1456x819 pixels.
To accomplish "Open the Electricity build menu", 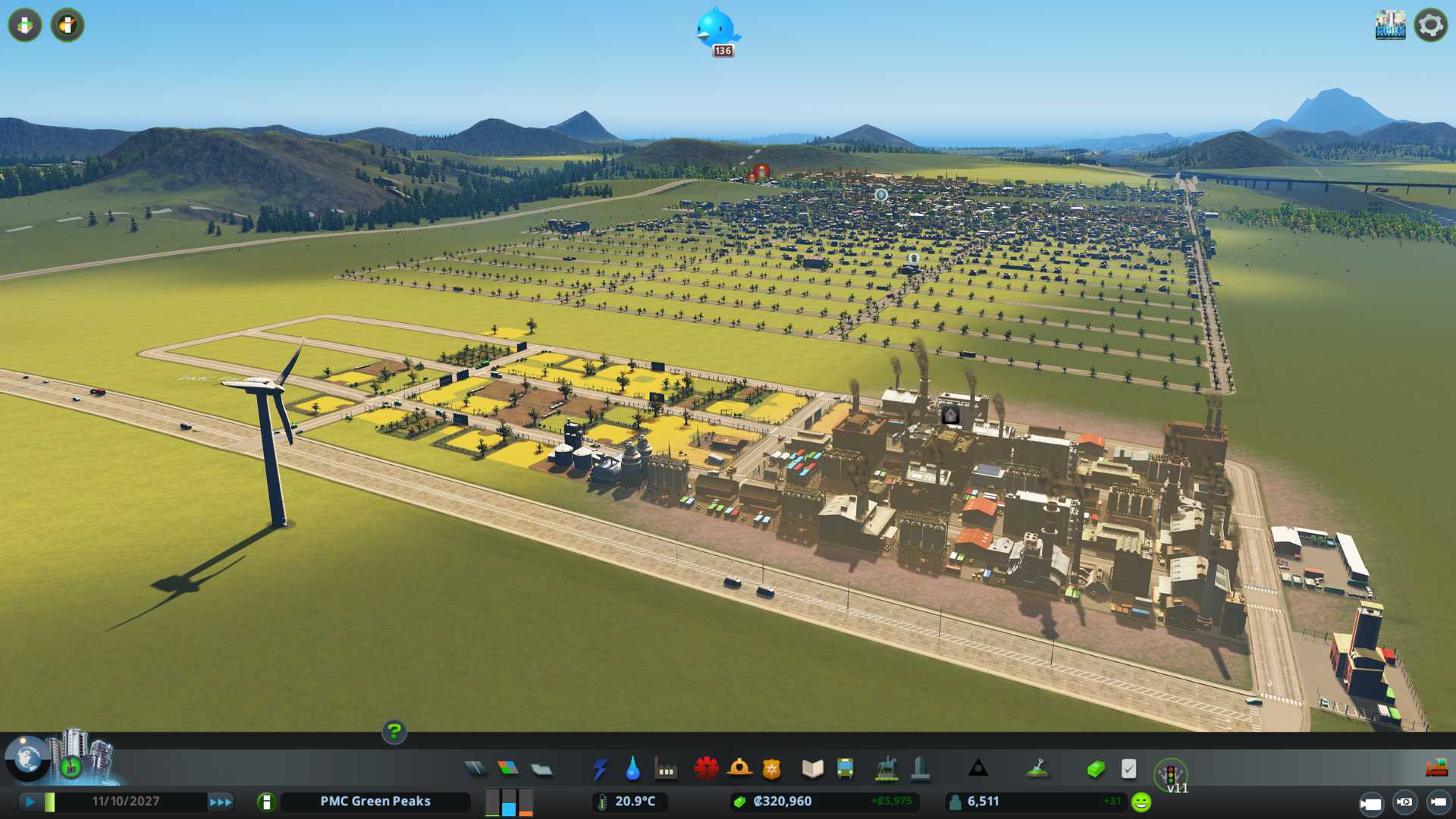I will [x=600, y=769].
